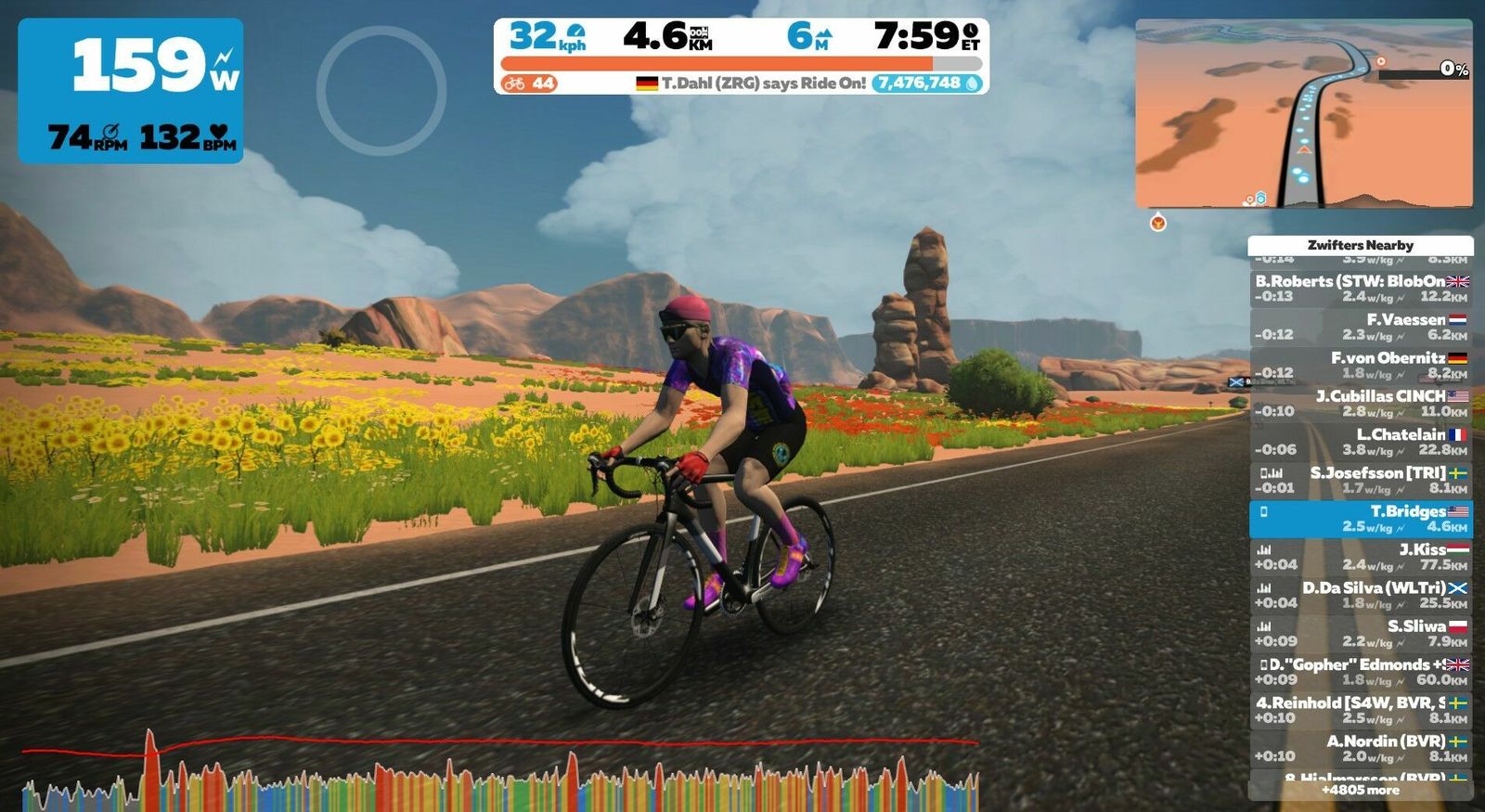Viewport: 1485px width, 812px height.
Task: Choose A.Nordin (BVR) rider row
Action: point(1360,748)
